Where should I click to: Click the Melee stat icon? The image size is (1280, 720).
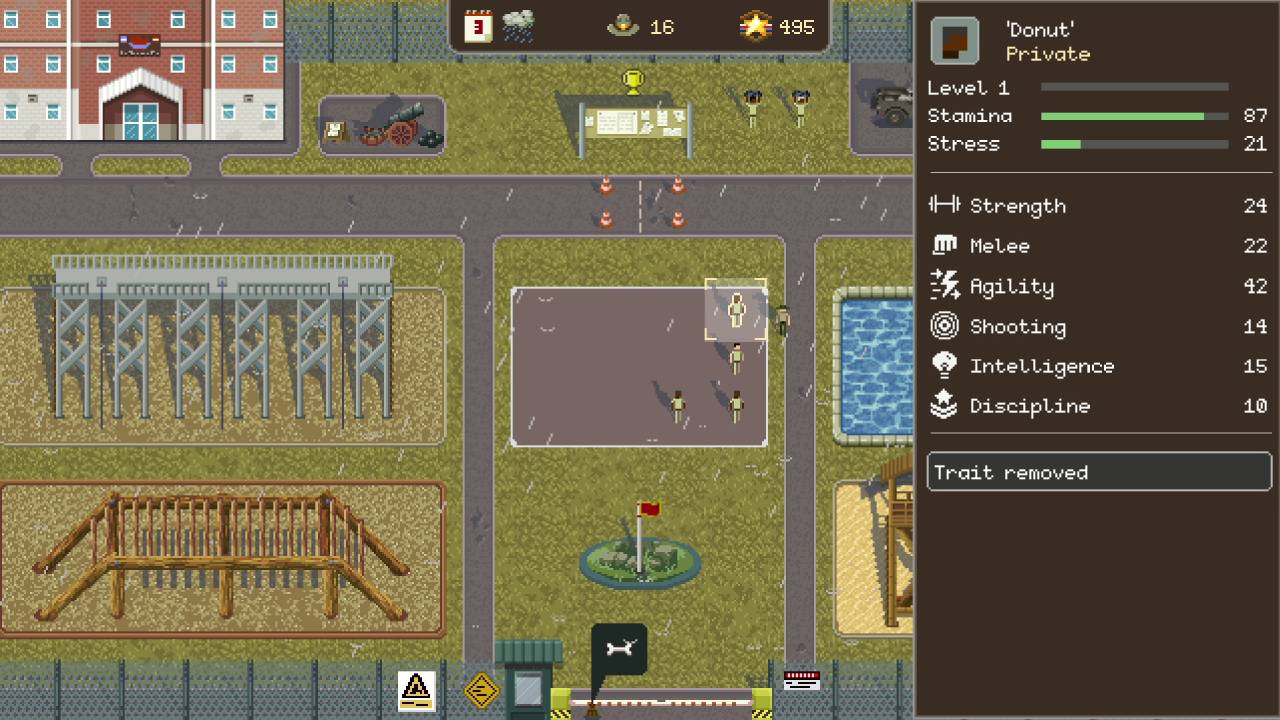click(944, 246)
